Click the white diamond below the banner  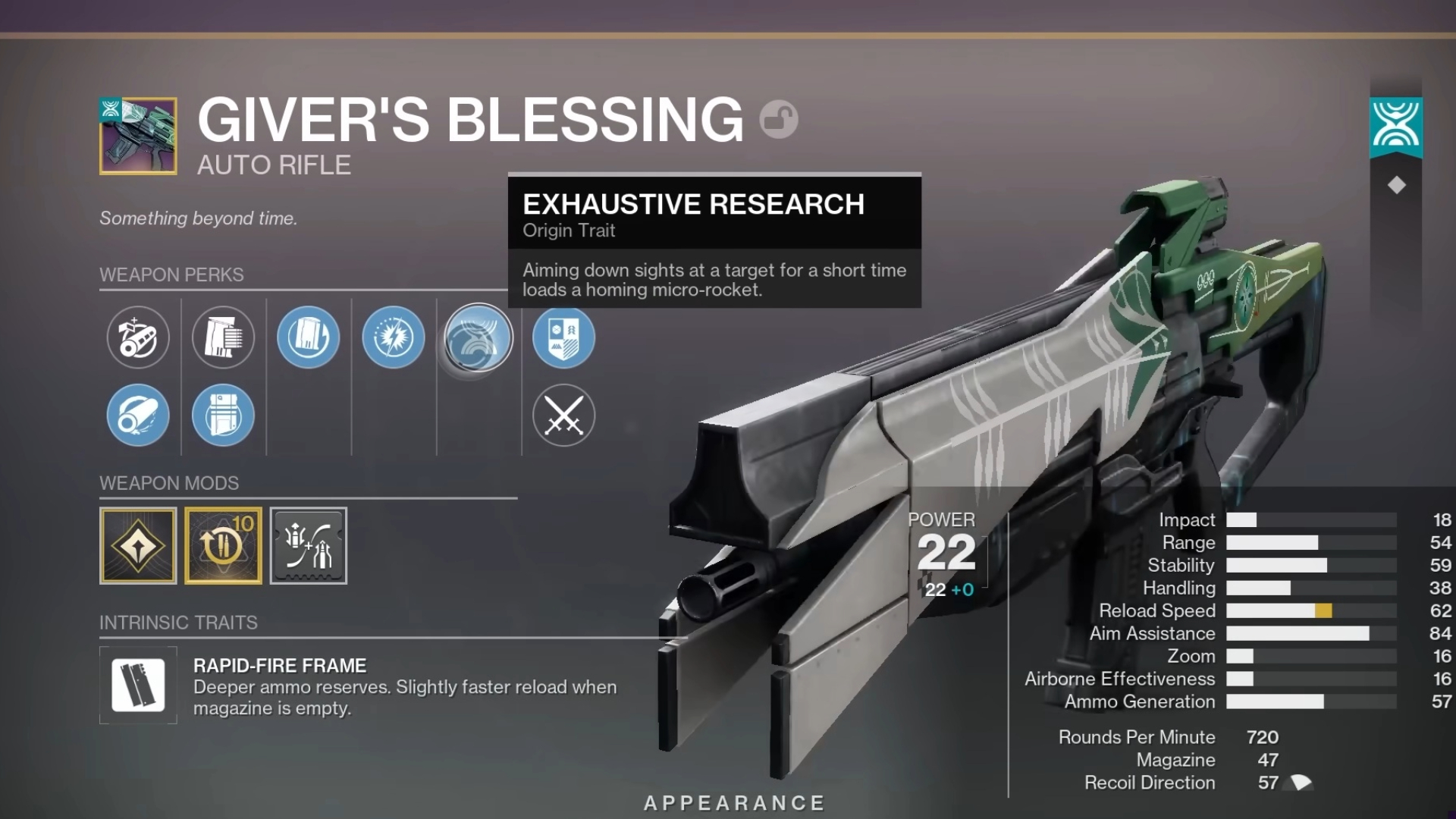click(1396, 185)
